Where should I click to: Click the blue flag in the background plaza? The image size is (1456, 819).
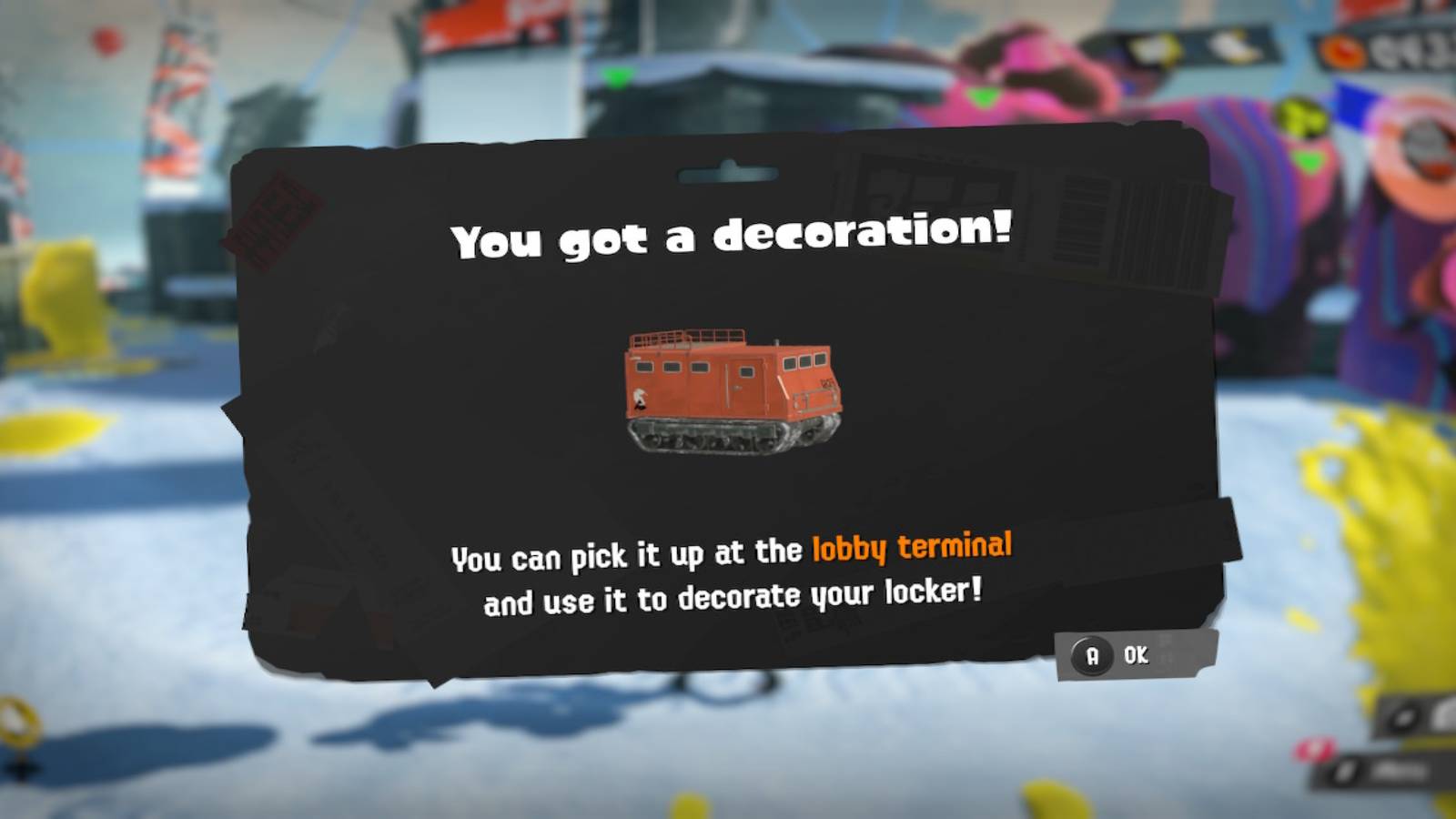1354,105
